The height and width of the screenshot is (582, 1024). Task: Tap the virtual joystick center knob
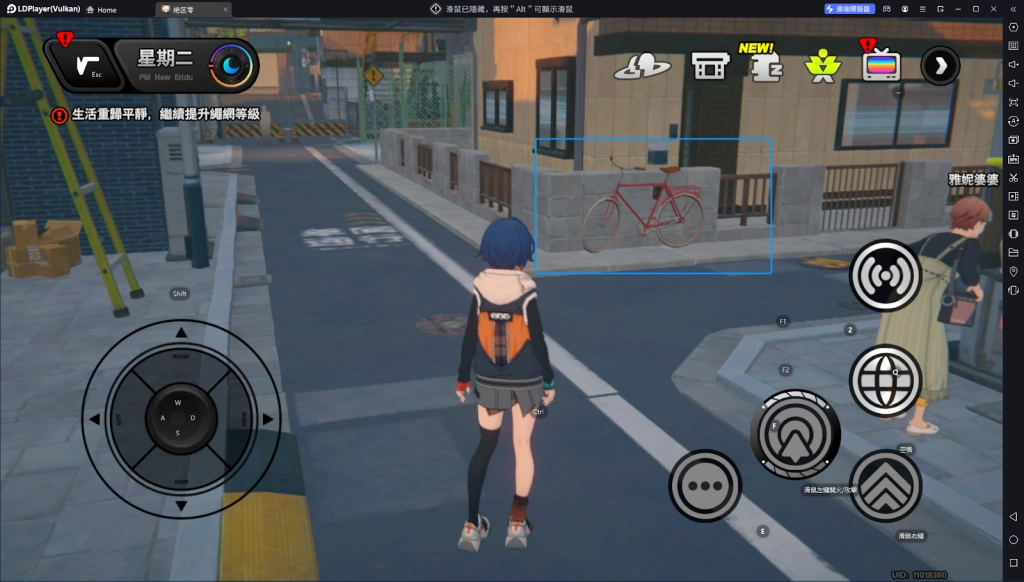point(180,417)
